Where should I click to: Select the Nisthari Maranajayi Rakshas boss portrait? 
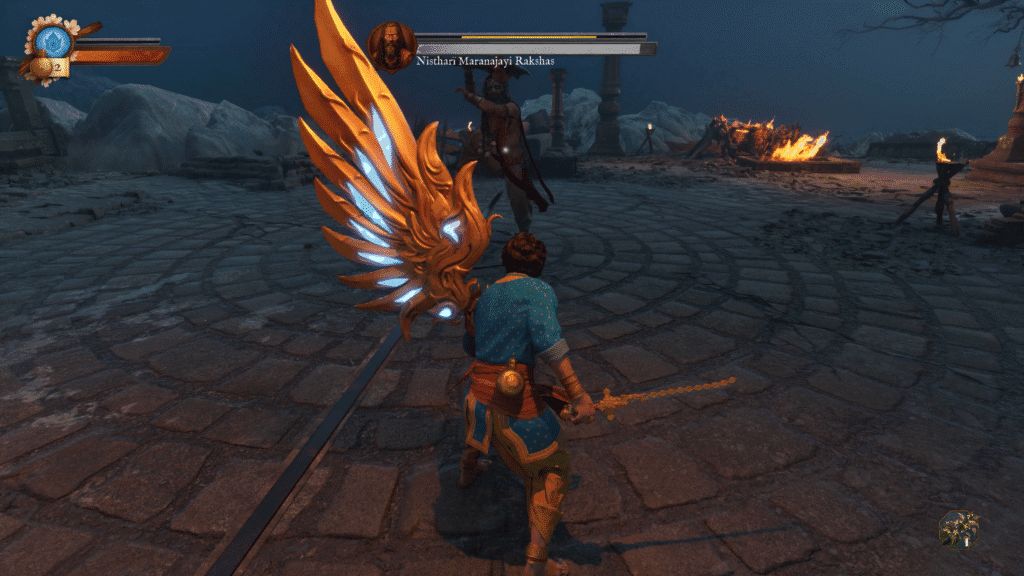(391, 46)
